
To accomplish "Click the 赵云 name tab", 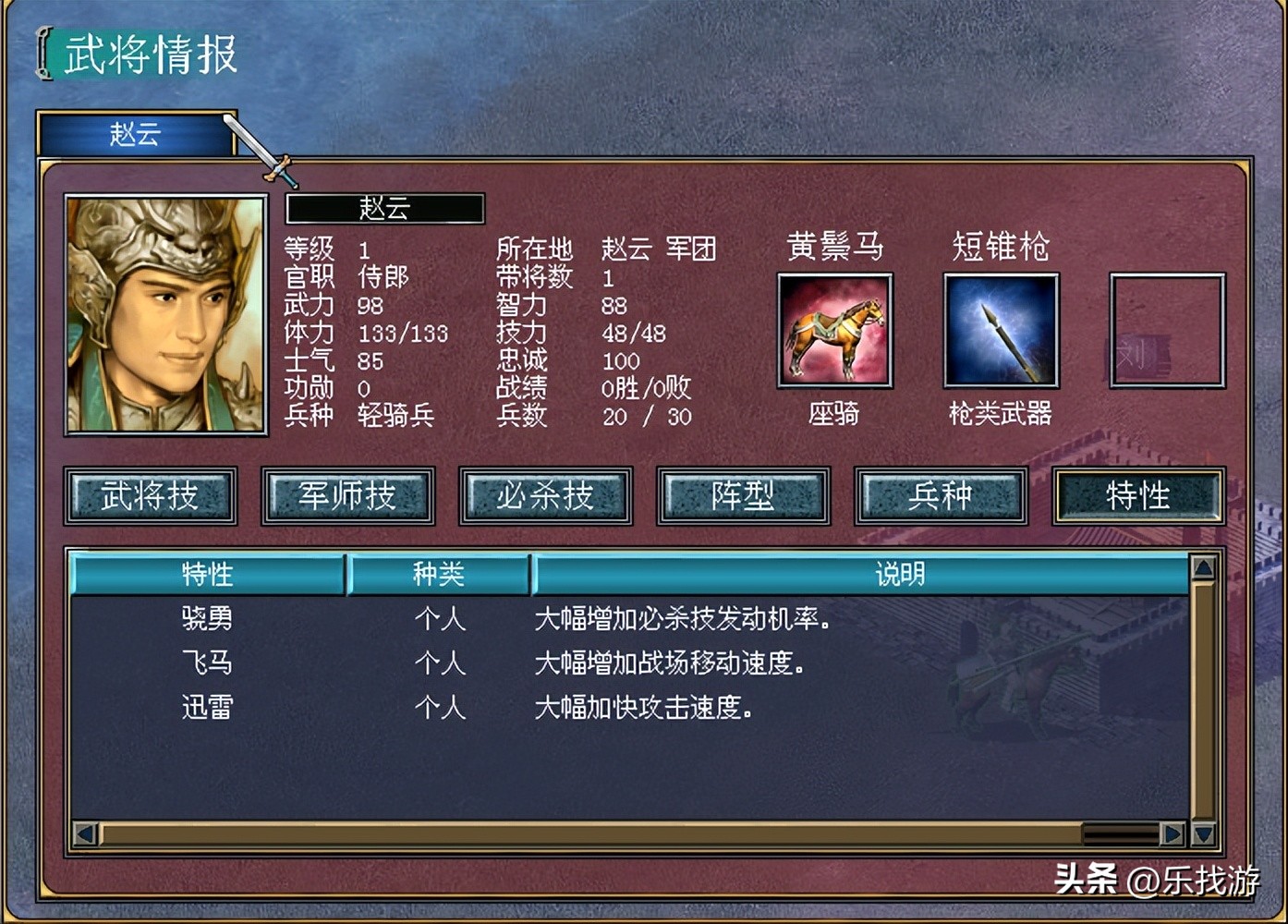I will 134,135.
